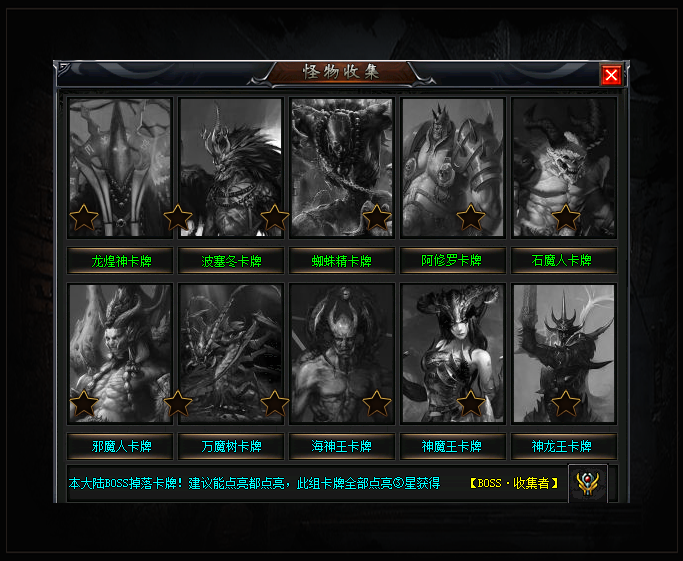Choose the 神龙王卡牌 label button

[x=564, y=446]
